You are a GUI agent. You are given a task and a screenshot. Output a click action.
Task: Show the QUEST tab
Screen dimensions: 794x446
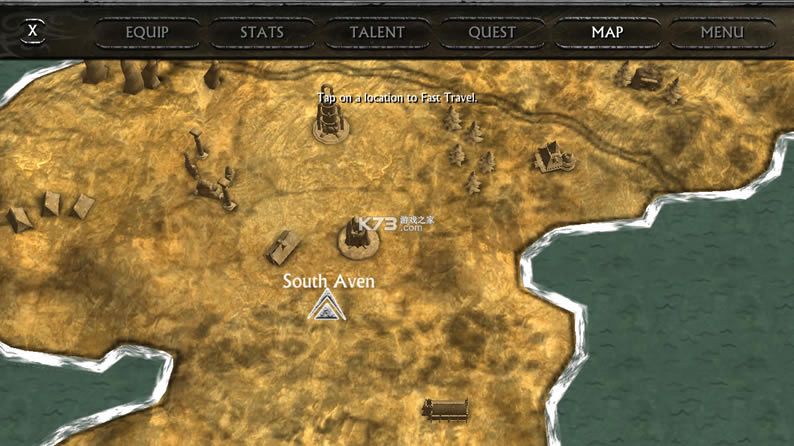point(492,32)
